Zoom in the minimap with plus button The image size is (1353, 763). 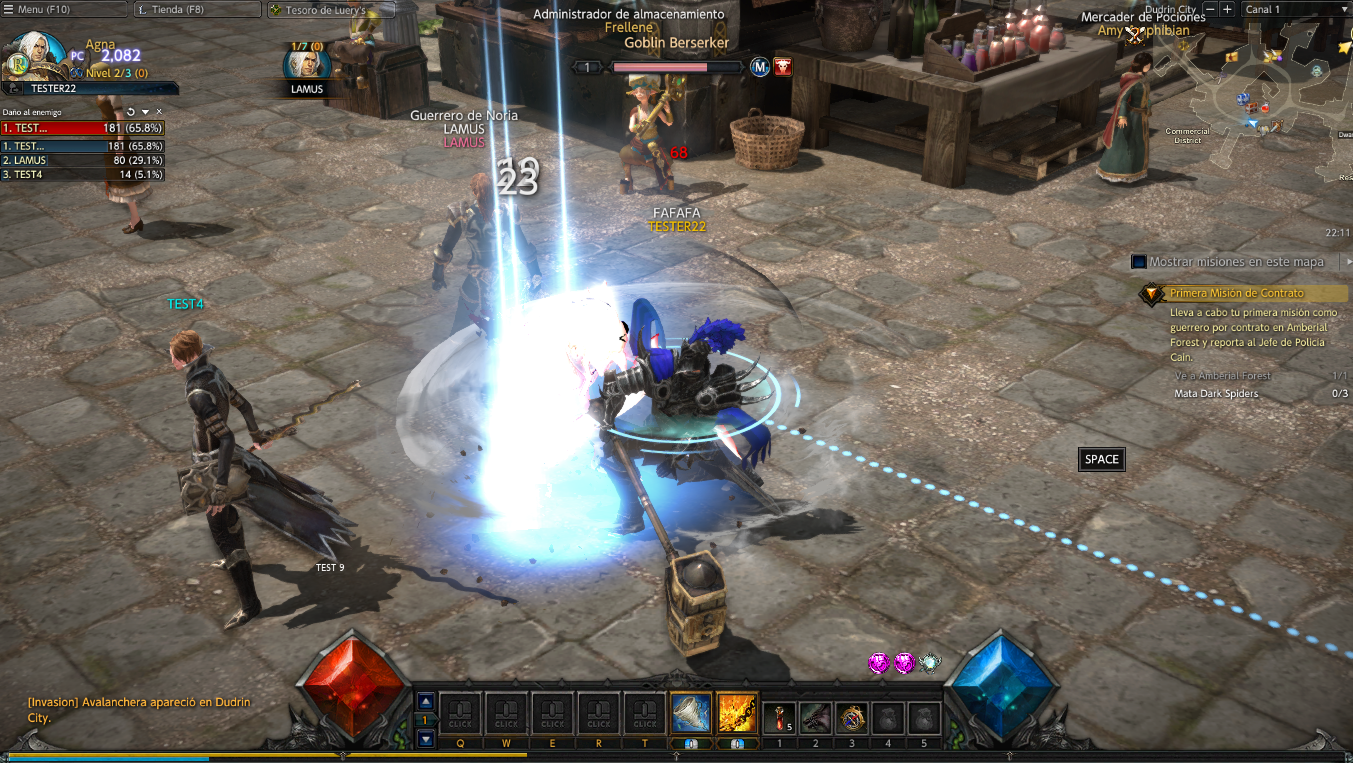click(1227, 9)
